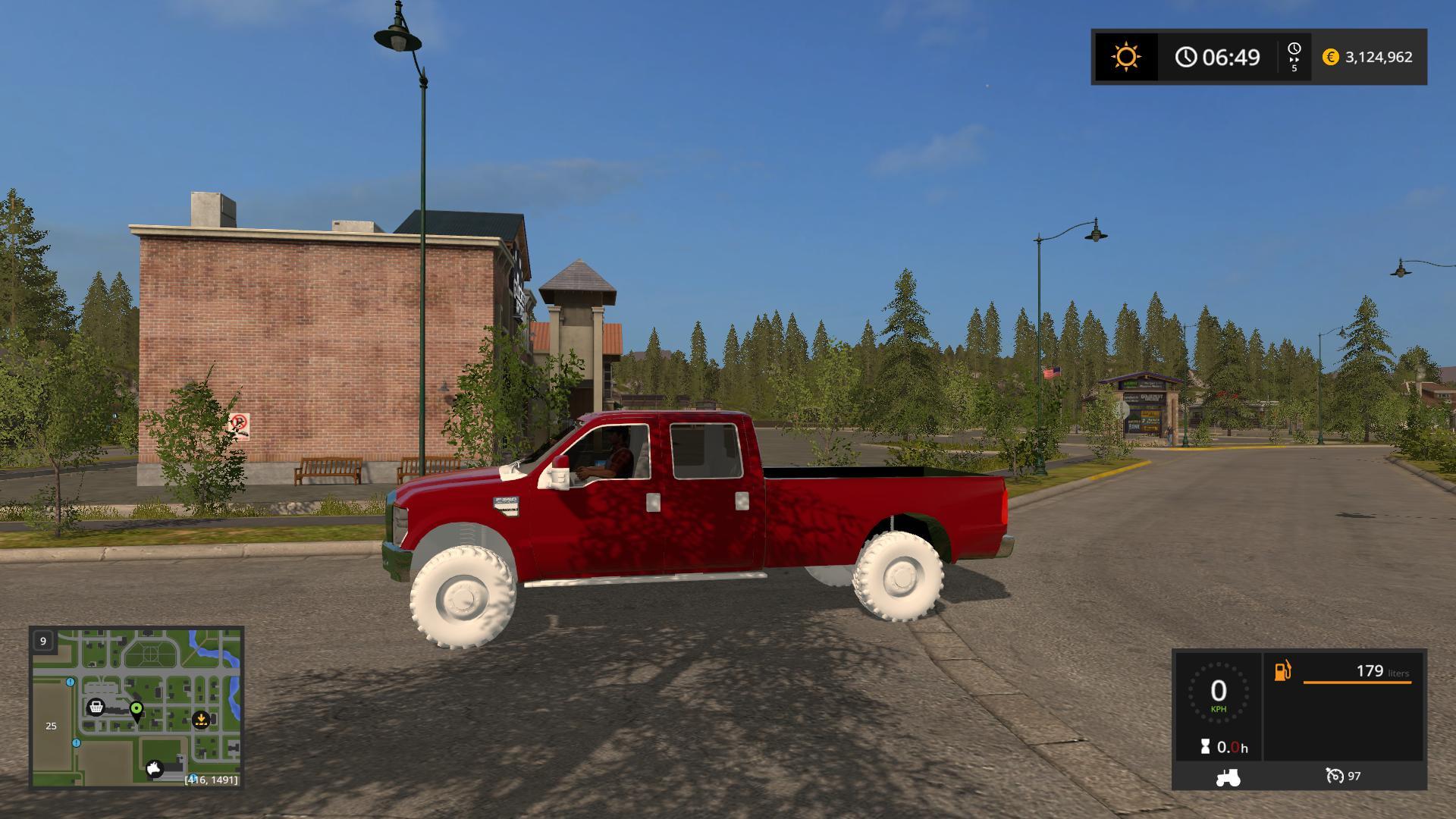The width and height of the screenshot is (1456, 819).
Task: Click the tractor vehicle icon in the HUD
Action: (x=1228, y=777)
